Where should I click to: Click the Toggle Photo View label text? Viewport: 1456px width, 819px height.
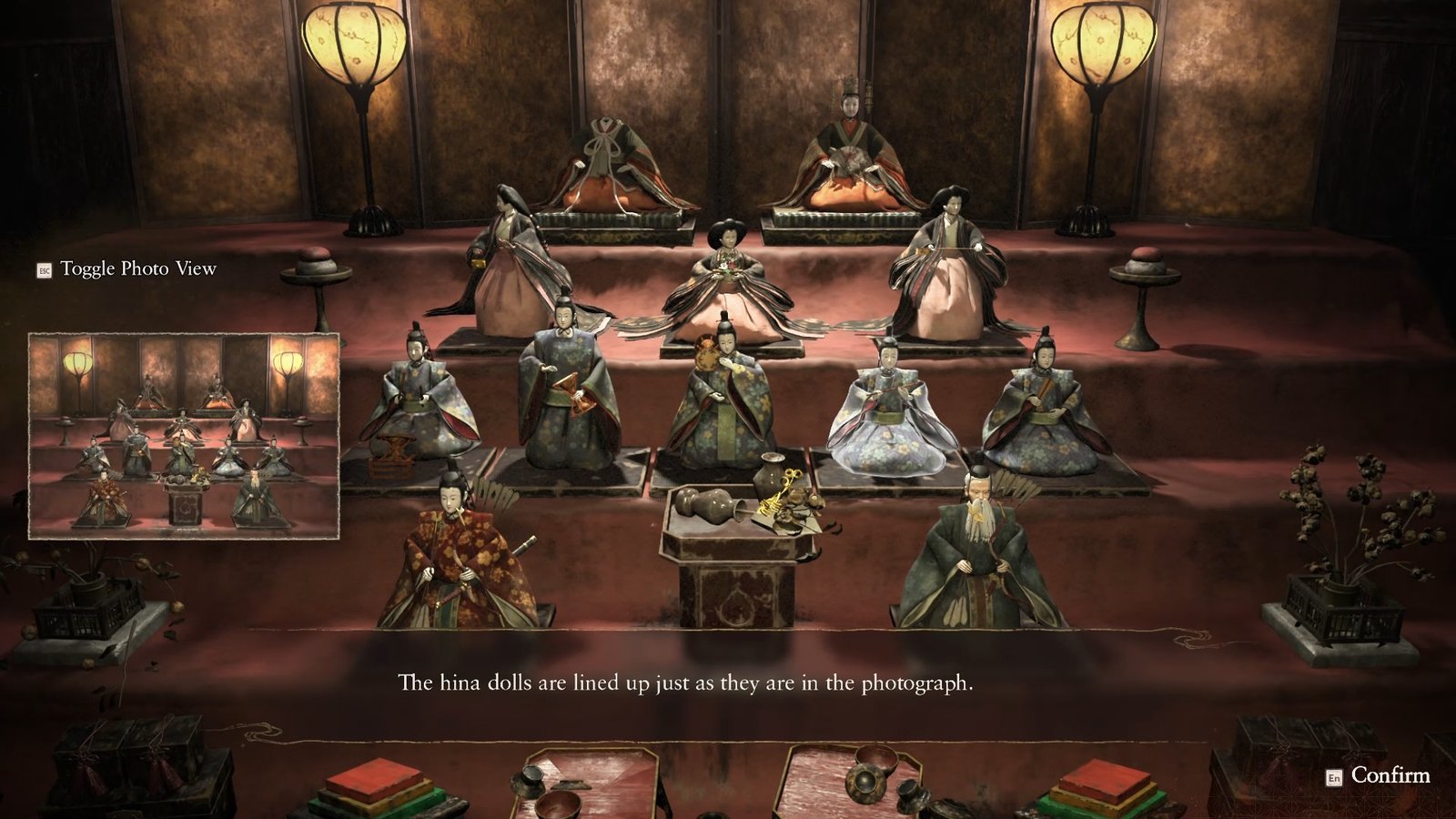click(138, 270)
